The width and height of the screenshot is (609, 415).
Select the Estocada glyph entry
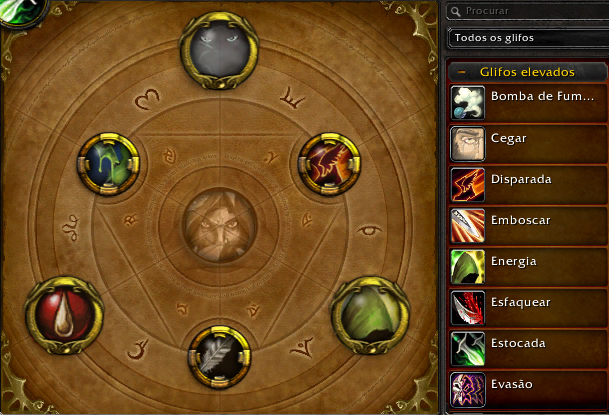(x=528, y=344)
